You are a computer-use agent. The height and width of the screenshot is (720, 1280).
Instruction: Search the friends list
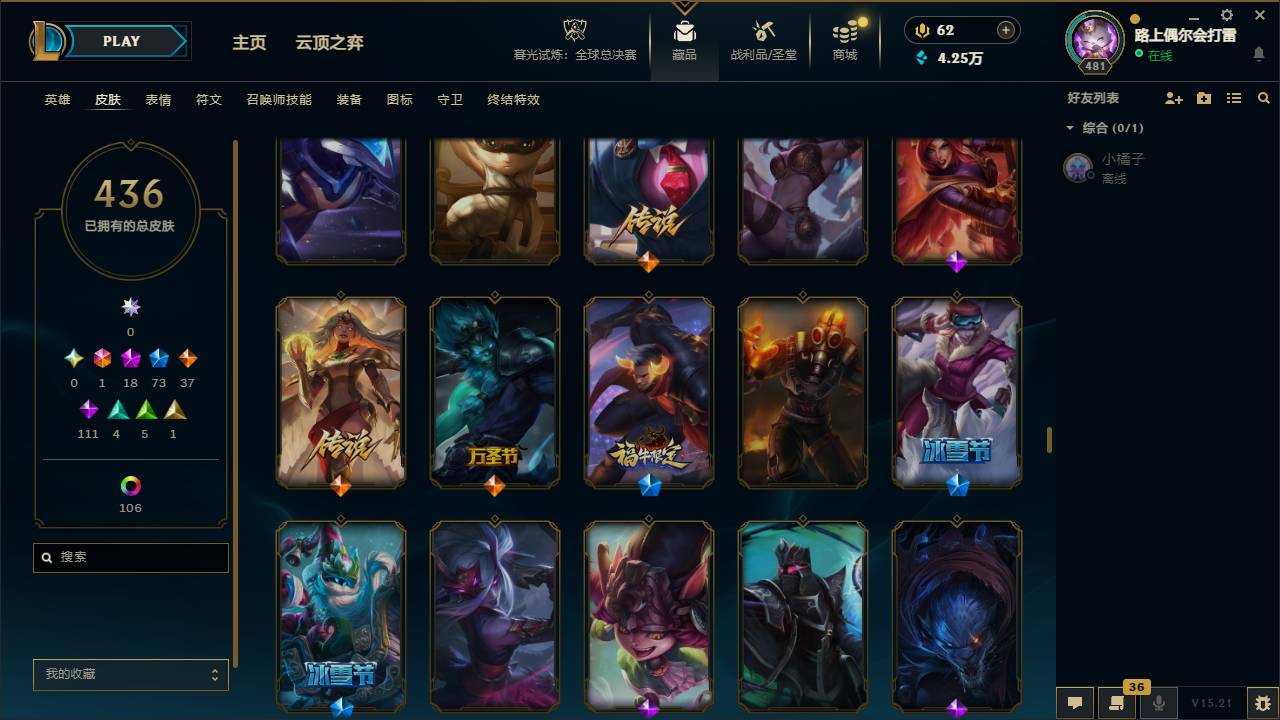1264,98
